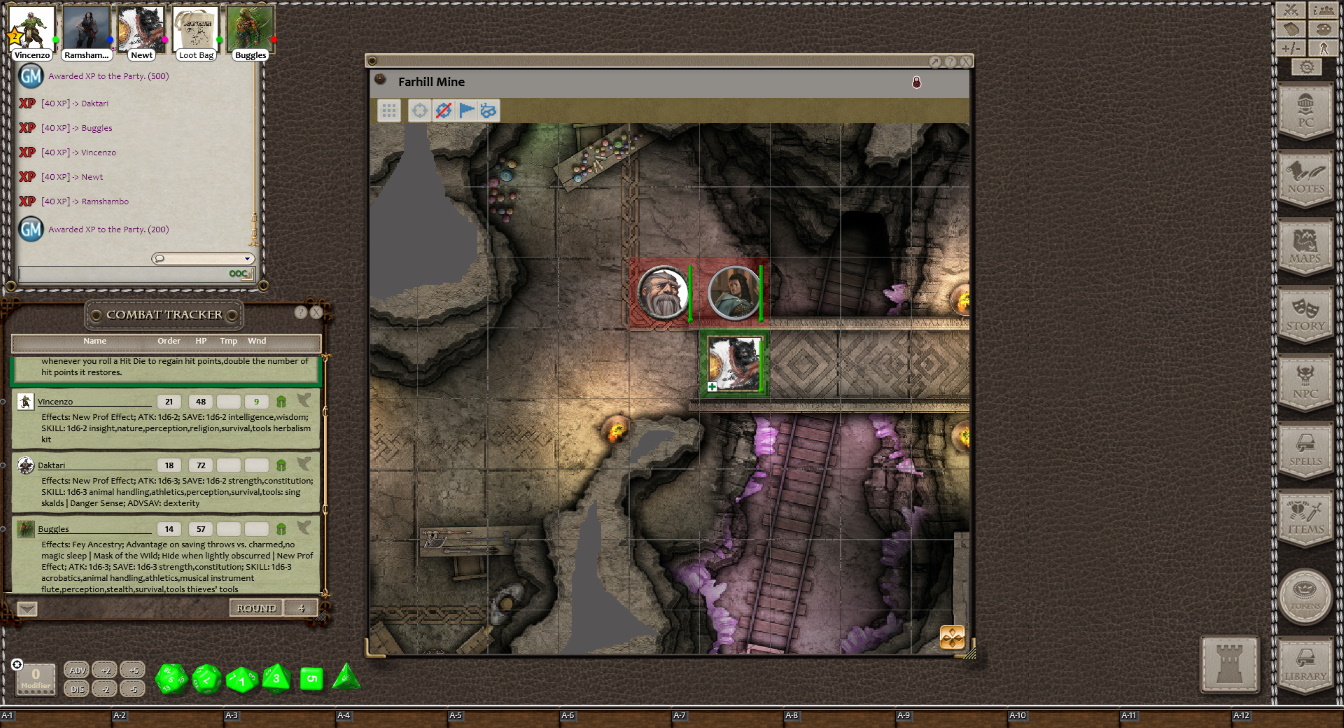Open the PC character sidebar button
Screen dimensions: 1344x728
pyautogui.click(x=1305, y=112)
